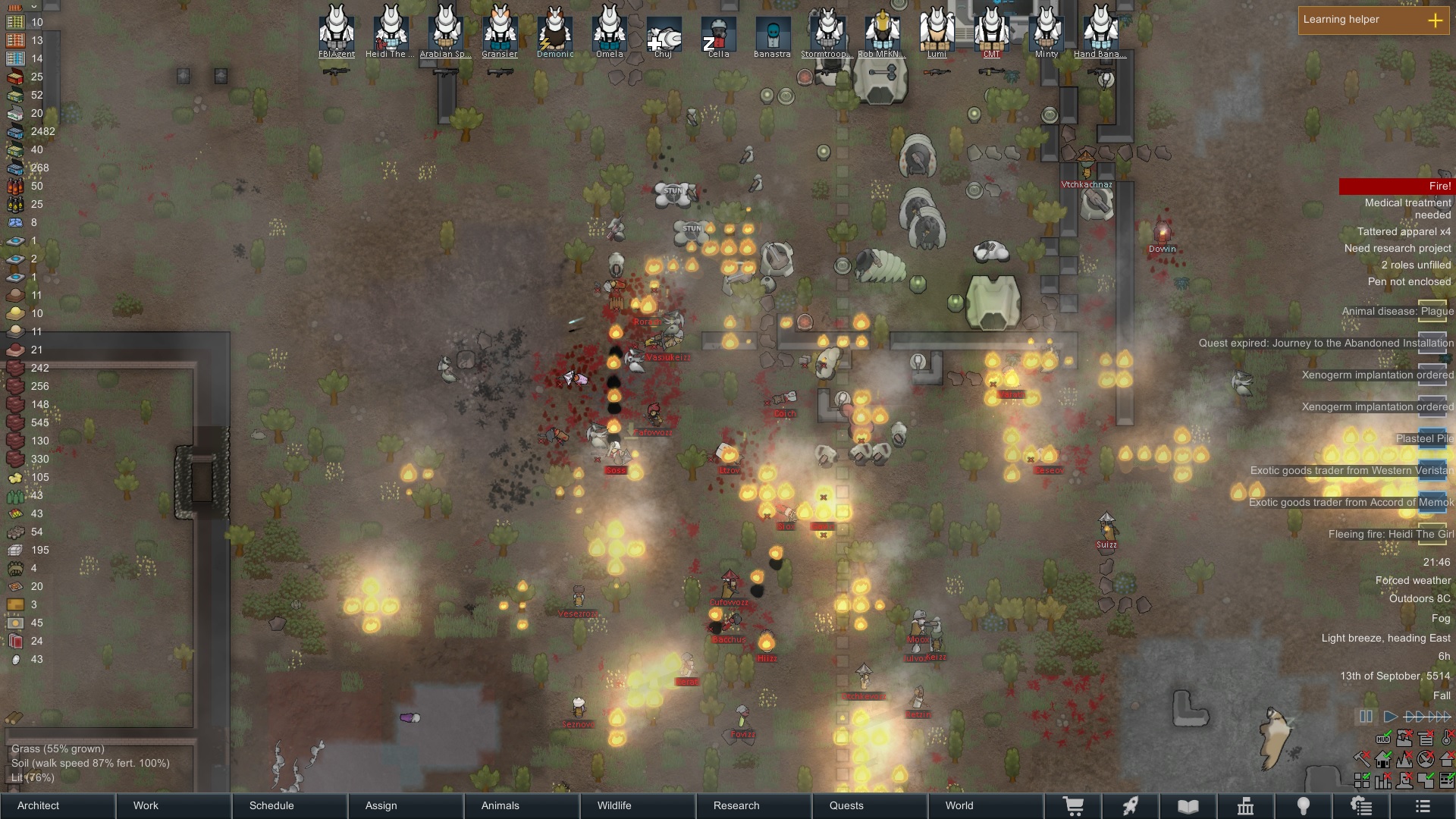
Task: Open the History book icon
Action: tap(1187, 805)
